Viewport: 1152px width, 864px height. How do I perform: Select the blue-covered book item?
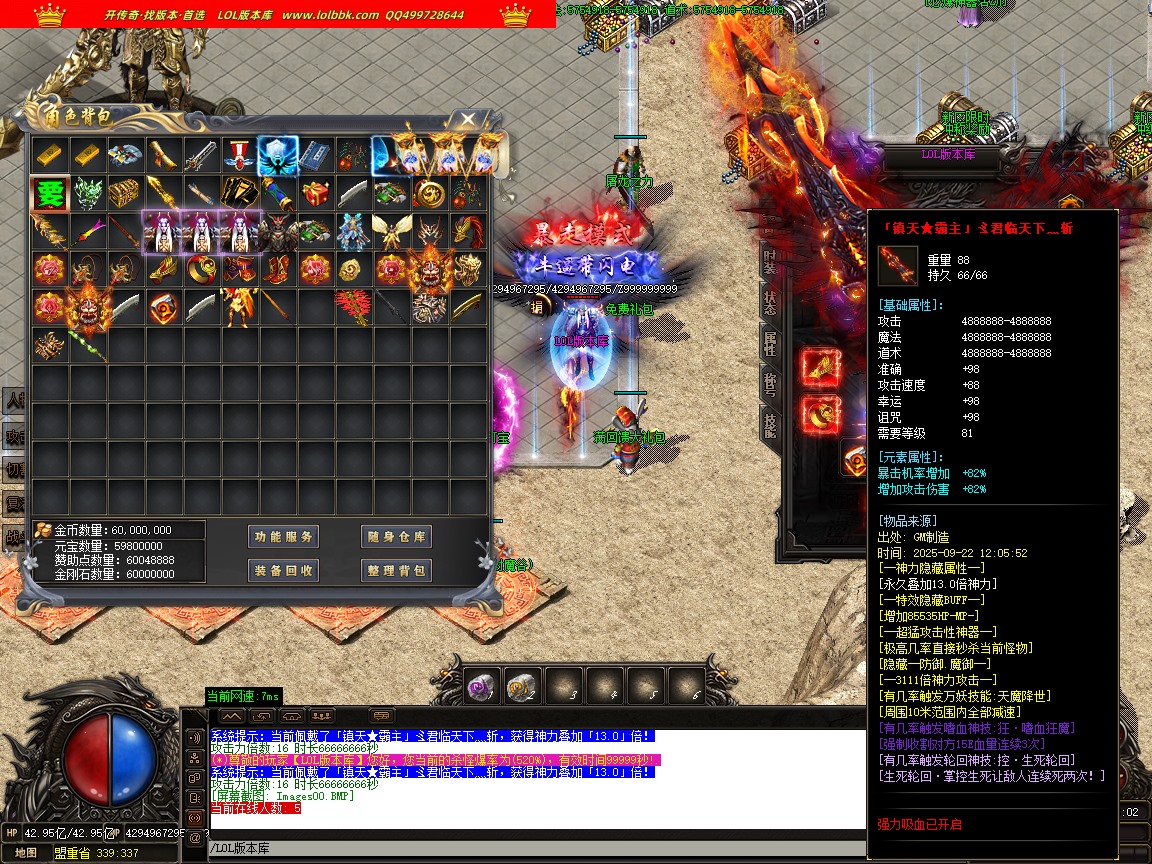[315, 155]
